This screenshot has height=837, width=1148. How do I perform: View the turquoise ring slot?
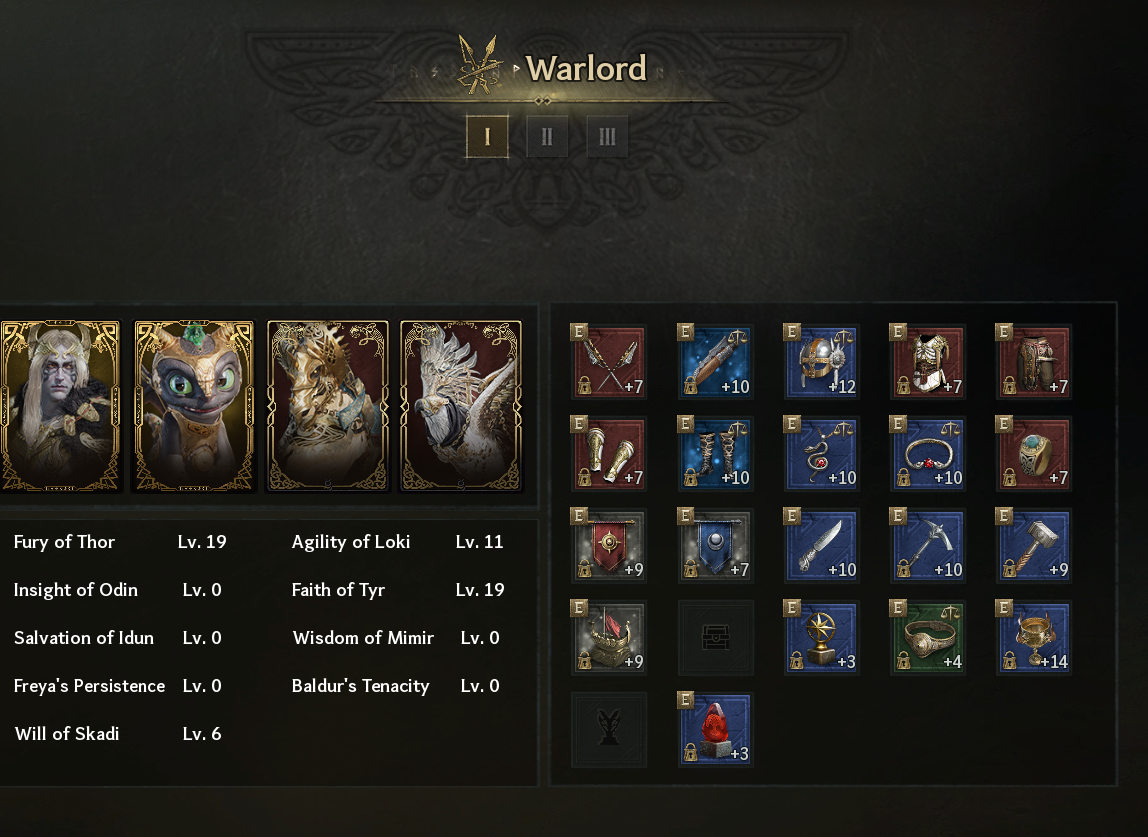[1034, 454]
